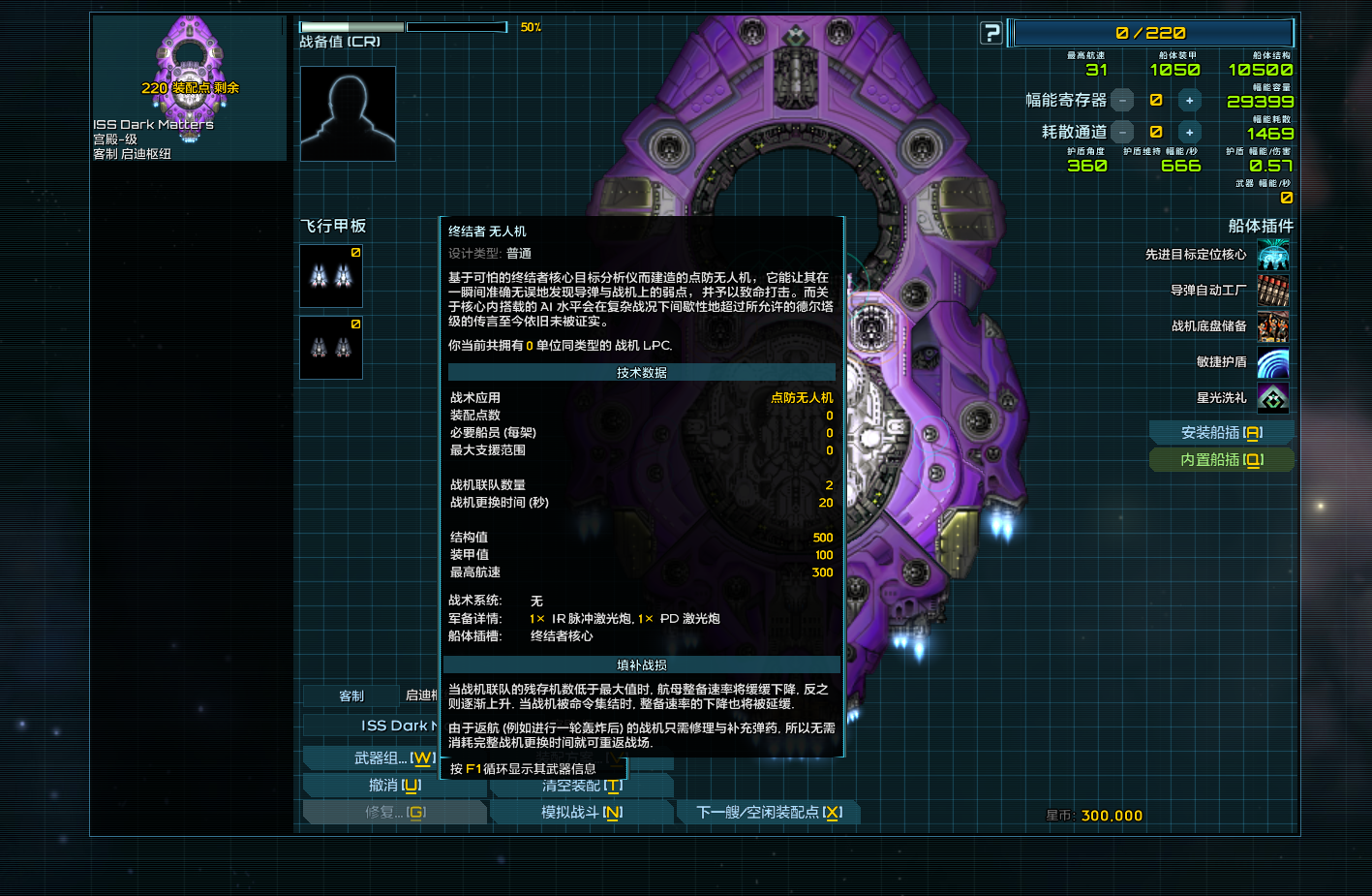The width and height of the screenshot is (1372, 896).
Task: Increase 耗散通道 with the plus button
Action: [1189, 132]
